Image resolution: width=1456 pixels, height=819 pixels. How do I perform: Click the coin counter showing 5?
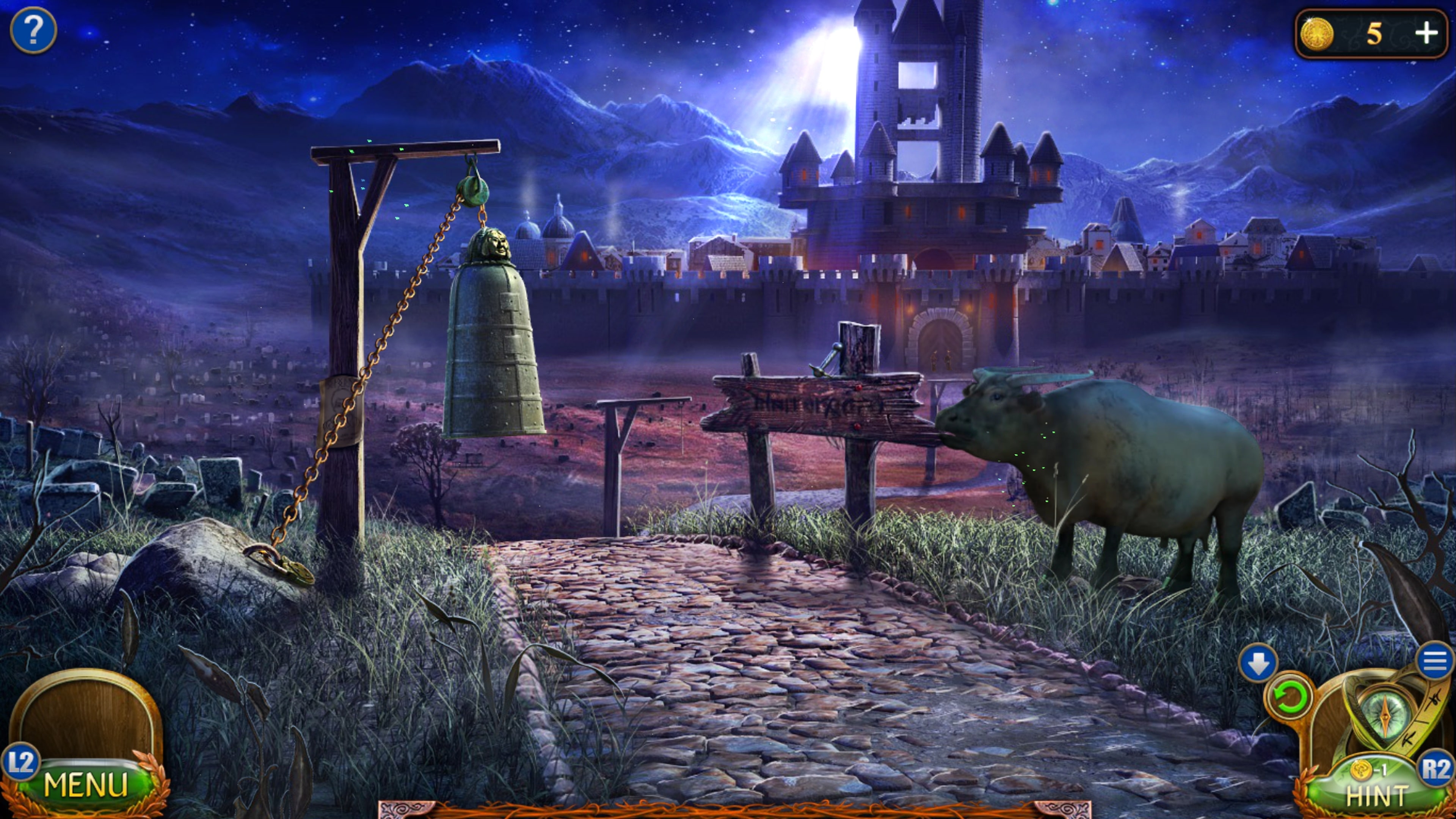click(x=1374, y=35)
